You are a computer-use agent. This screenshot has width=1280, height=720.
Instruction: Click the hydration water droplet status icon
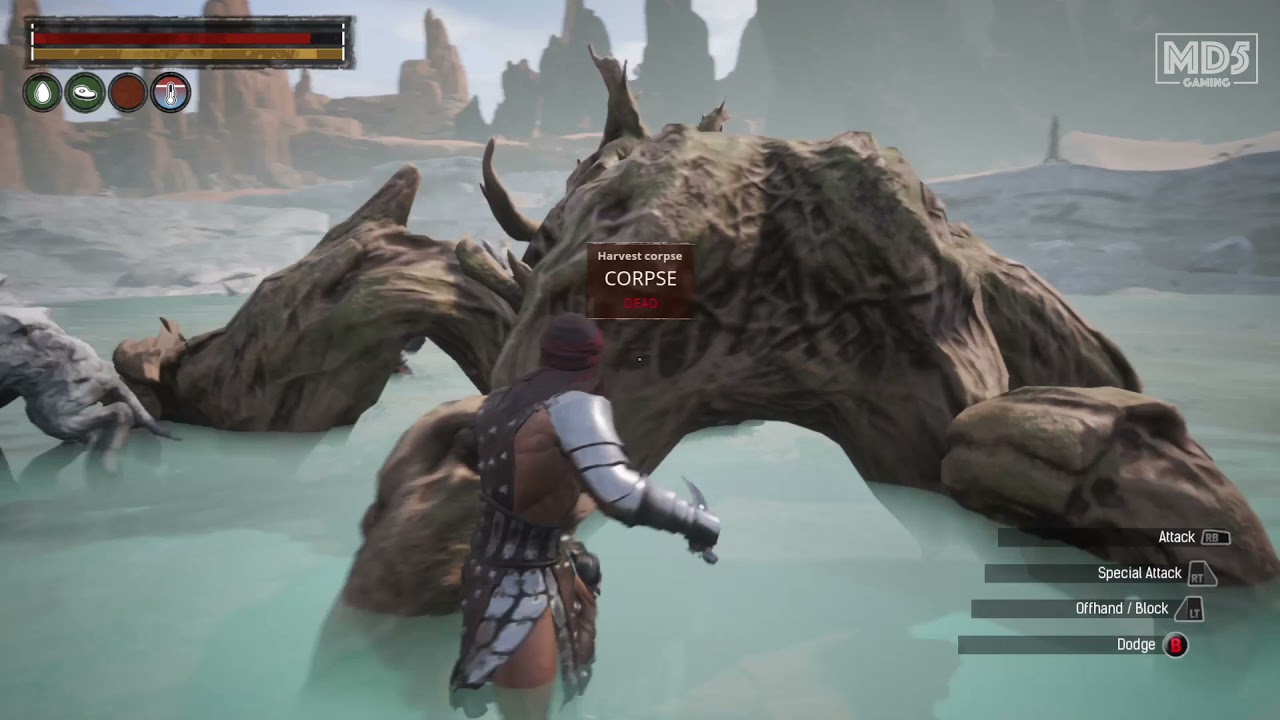pyautogui.click(x=42, y=93)
